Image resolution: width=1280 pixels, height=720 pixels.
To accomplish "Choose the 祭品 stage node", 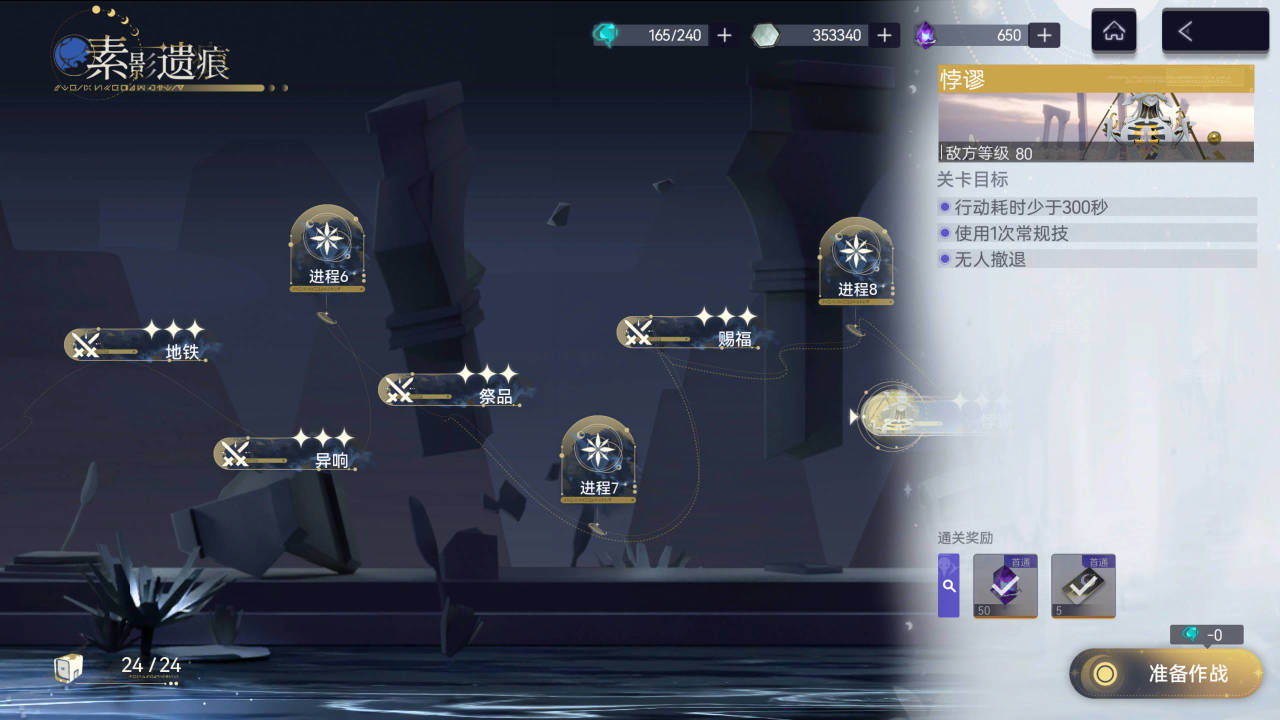I will click(x=455, y=390).
